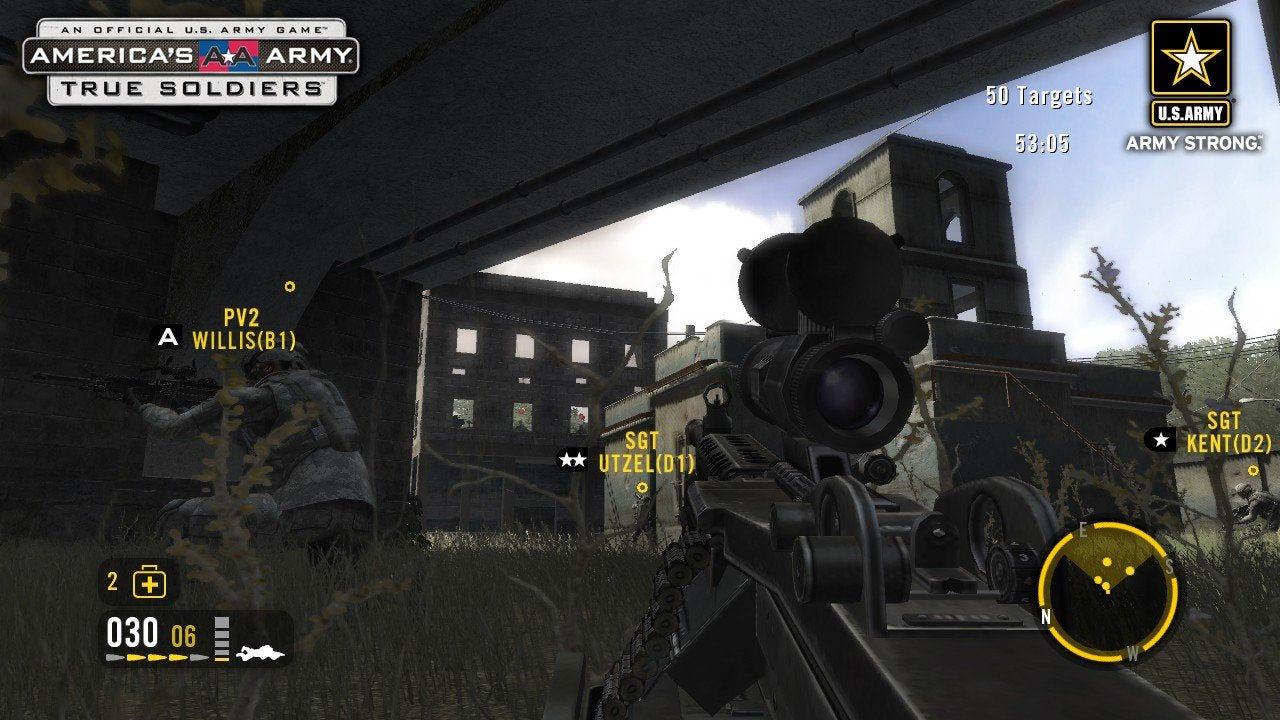
Task: Select SGT Utzel (D1) squad marker
Action: point(645,452)
